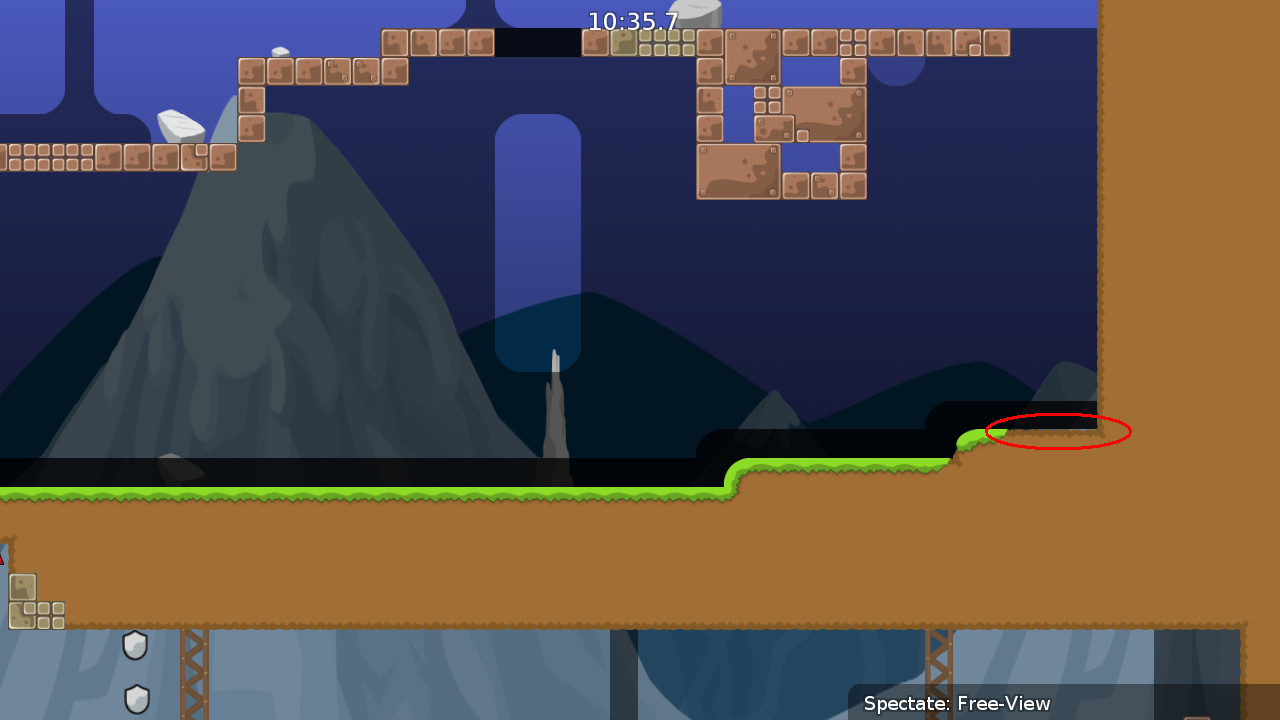Click the big brown block near top right
1280x720 pixels.
pyautogui.click(x=824, y=115)
